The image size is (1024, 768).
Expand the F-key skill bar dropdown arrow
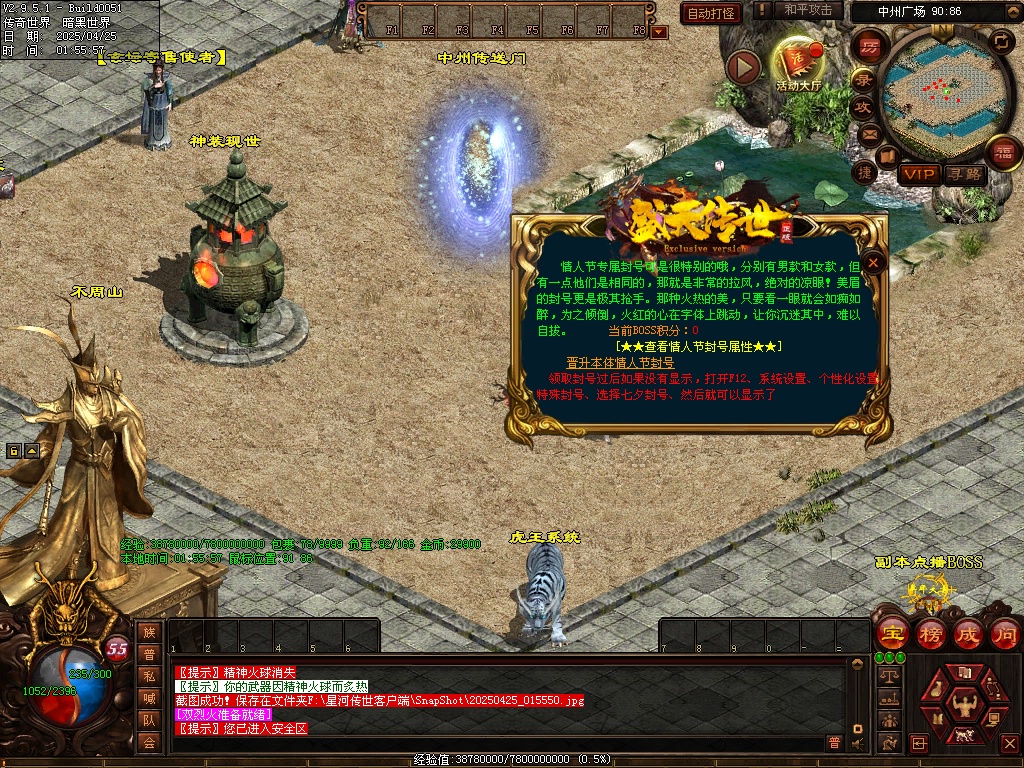658,31
